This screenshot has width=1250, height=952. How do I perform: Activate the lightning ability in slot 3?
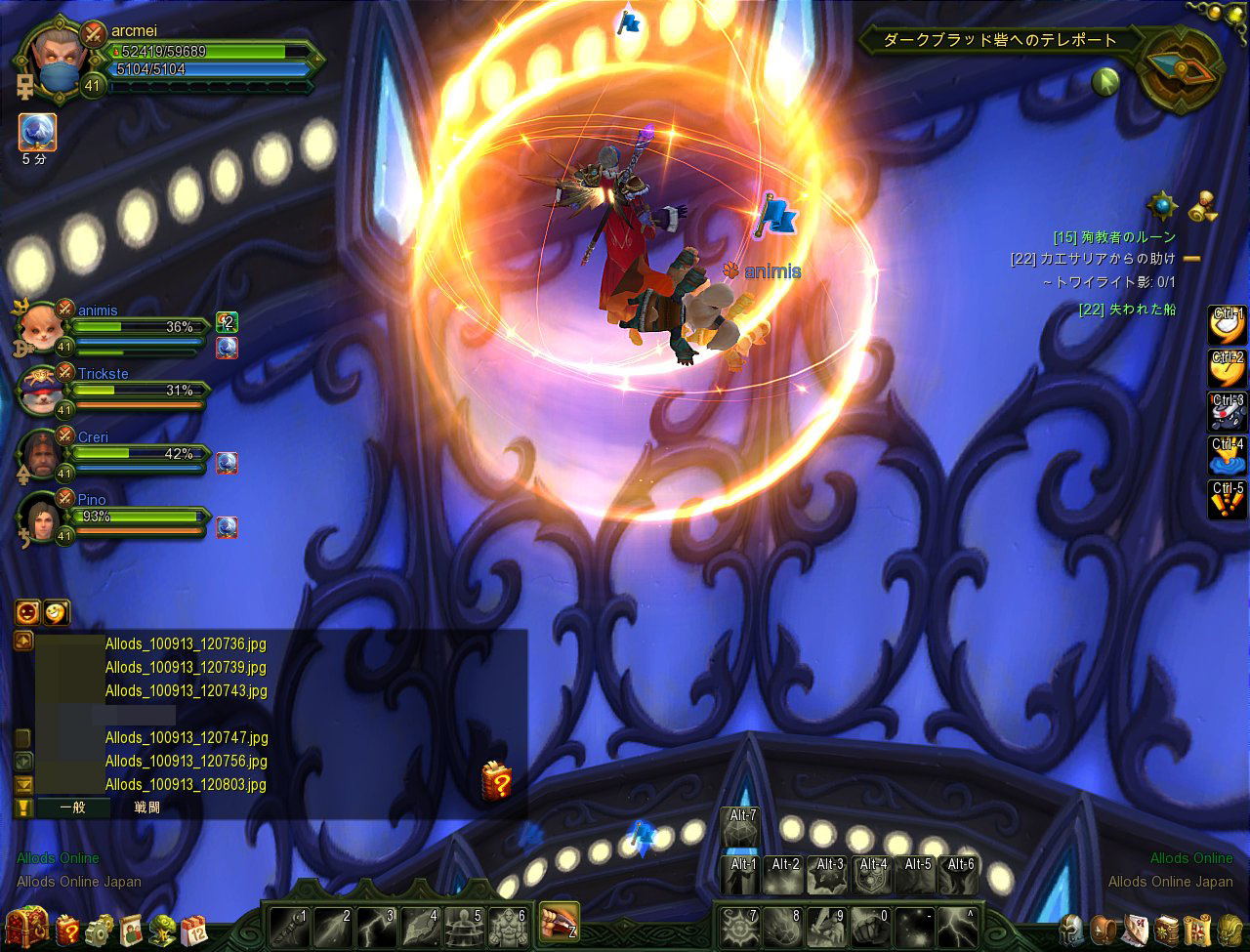[x=376, y=925]
